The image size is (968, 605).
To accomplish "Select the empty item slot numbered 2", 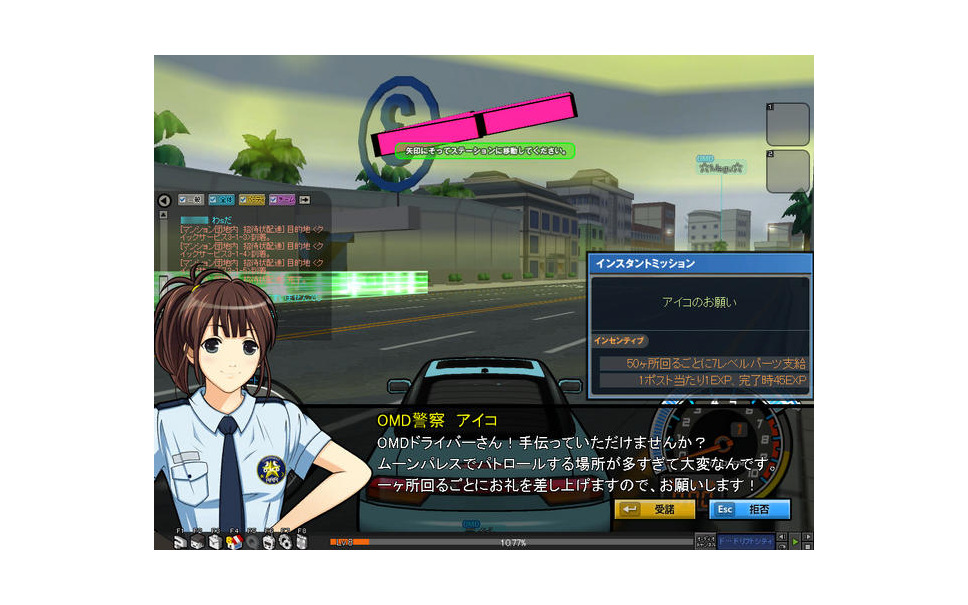I will (788, 171).
